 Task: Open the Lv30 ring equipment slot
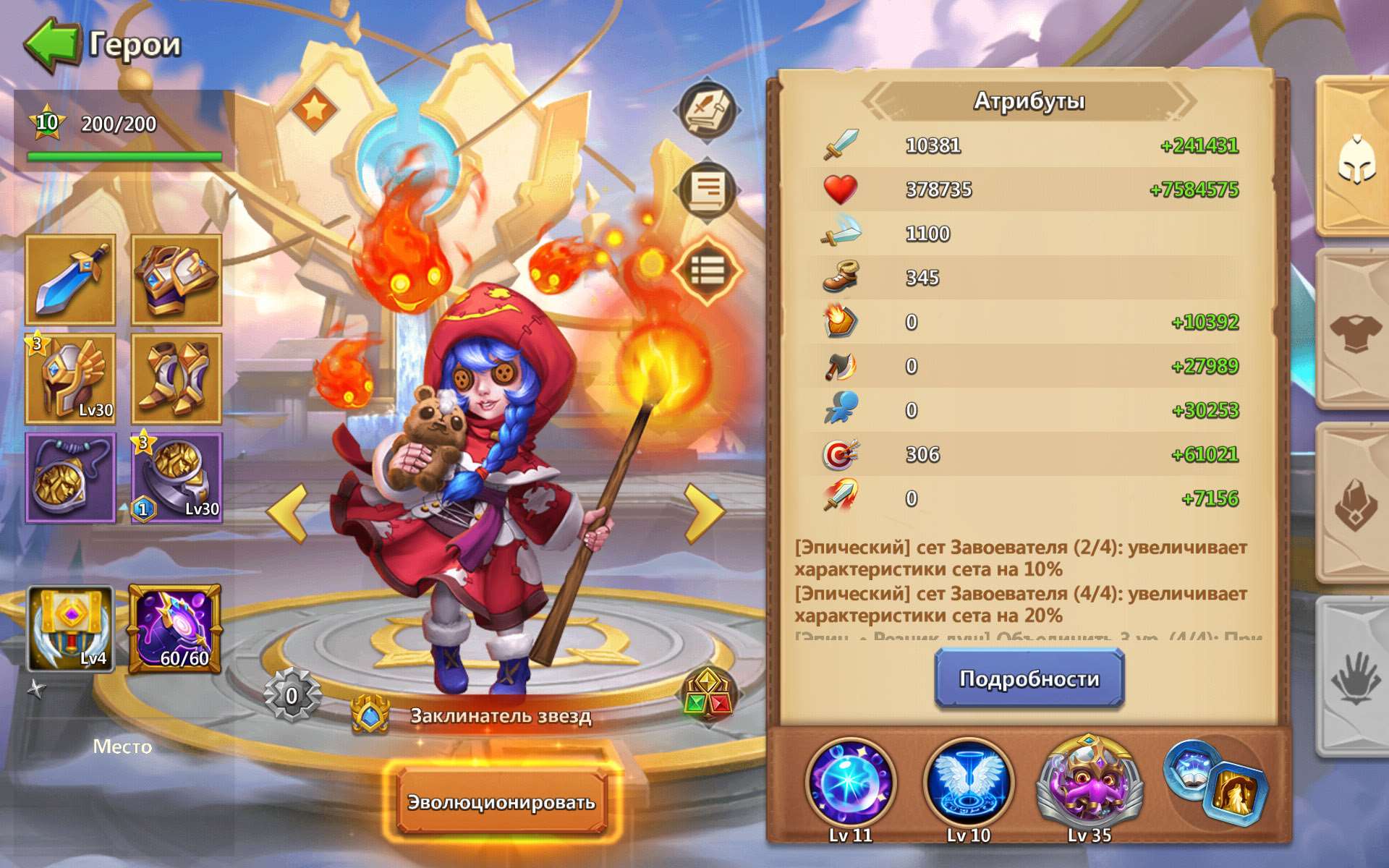(176, 477)
